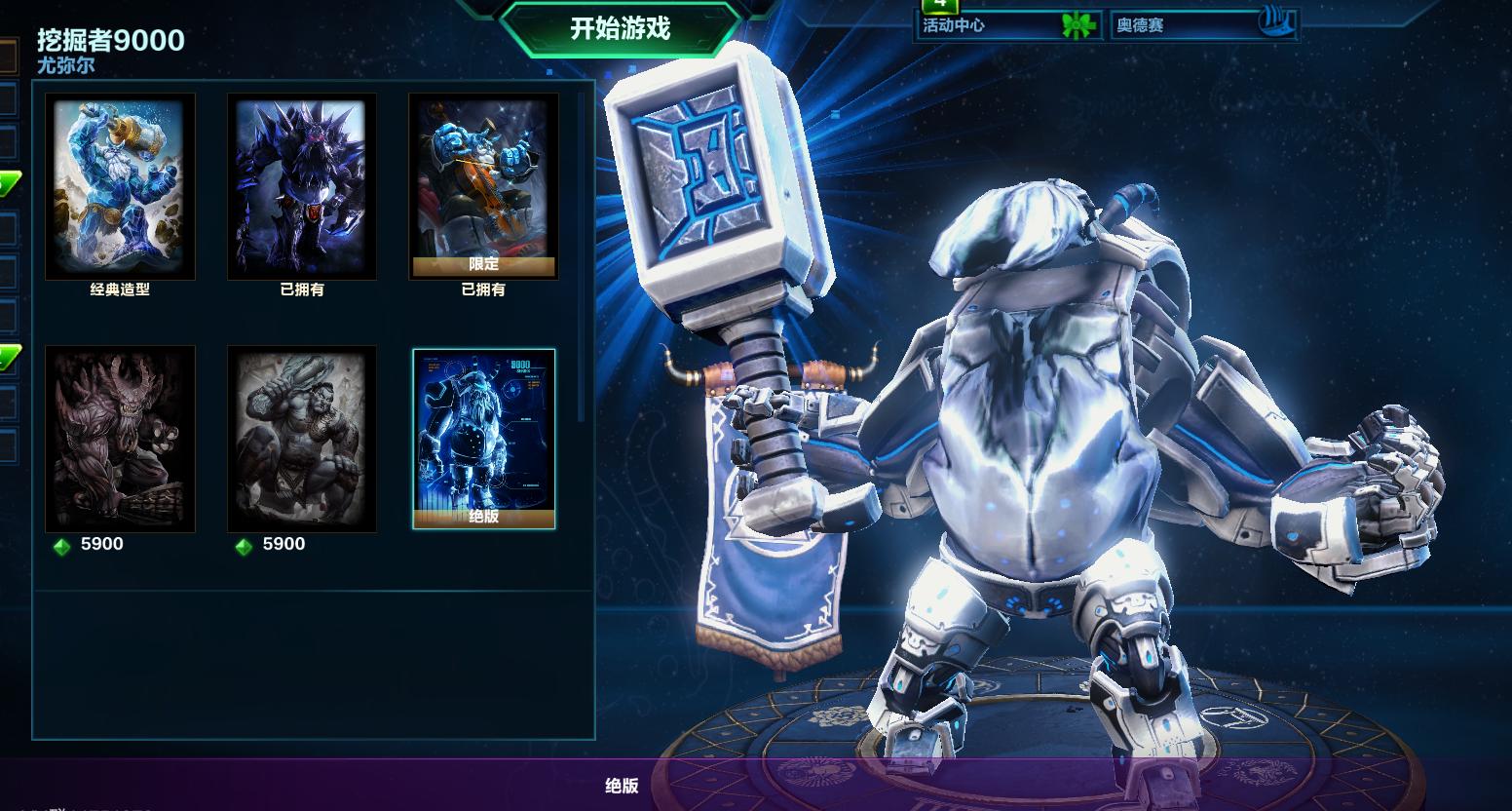Click the green notification badge showing 4
Image resolution: width=1512 pixels, height=811 pixels.
(x=940, y=6)
